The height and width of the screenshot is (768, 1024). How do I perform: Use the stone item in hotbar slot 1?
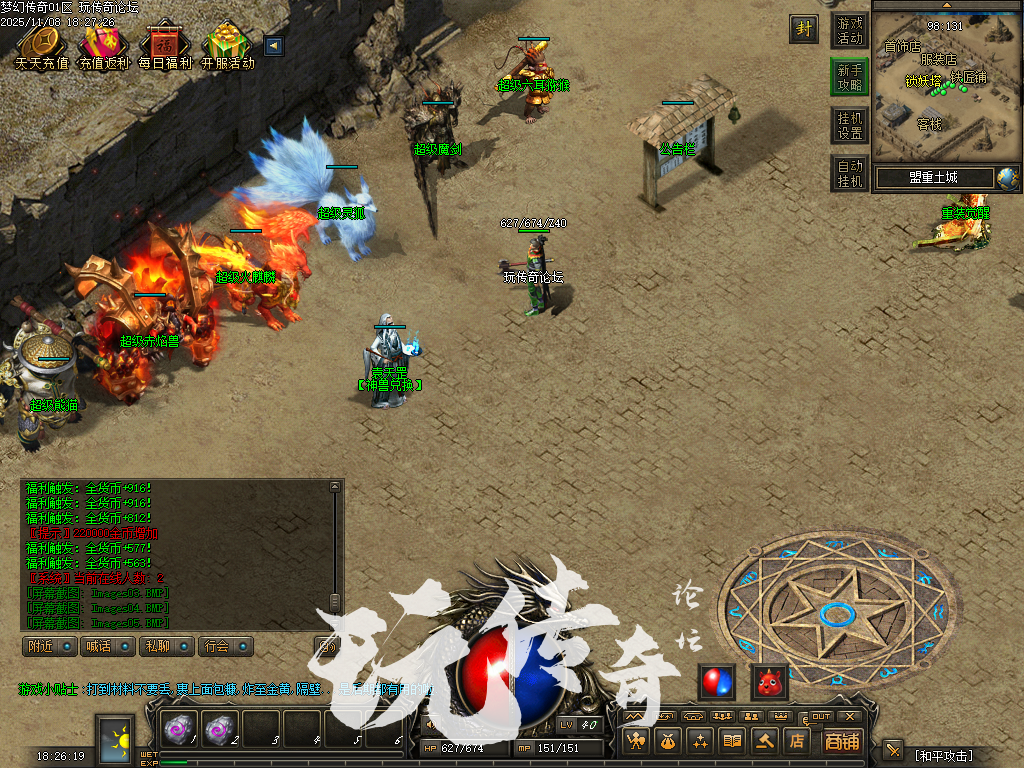coord(180,730)
